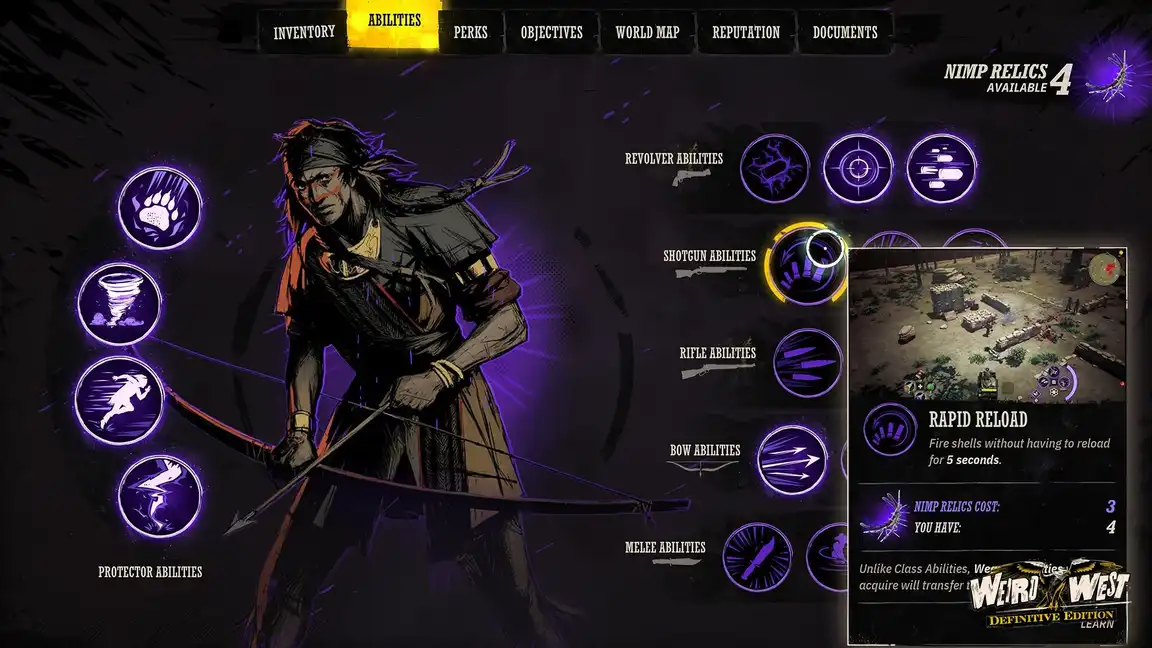This screenshot has height=648, width=1152.
Task: Choose the tornado Protector ability
Action: 119,304
